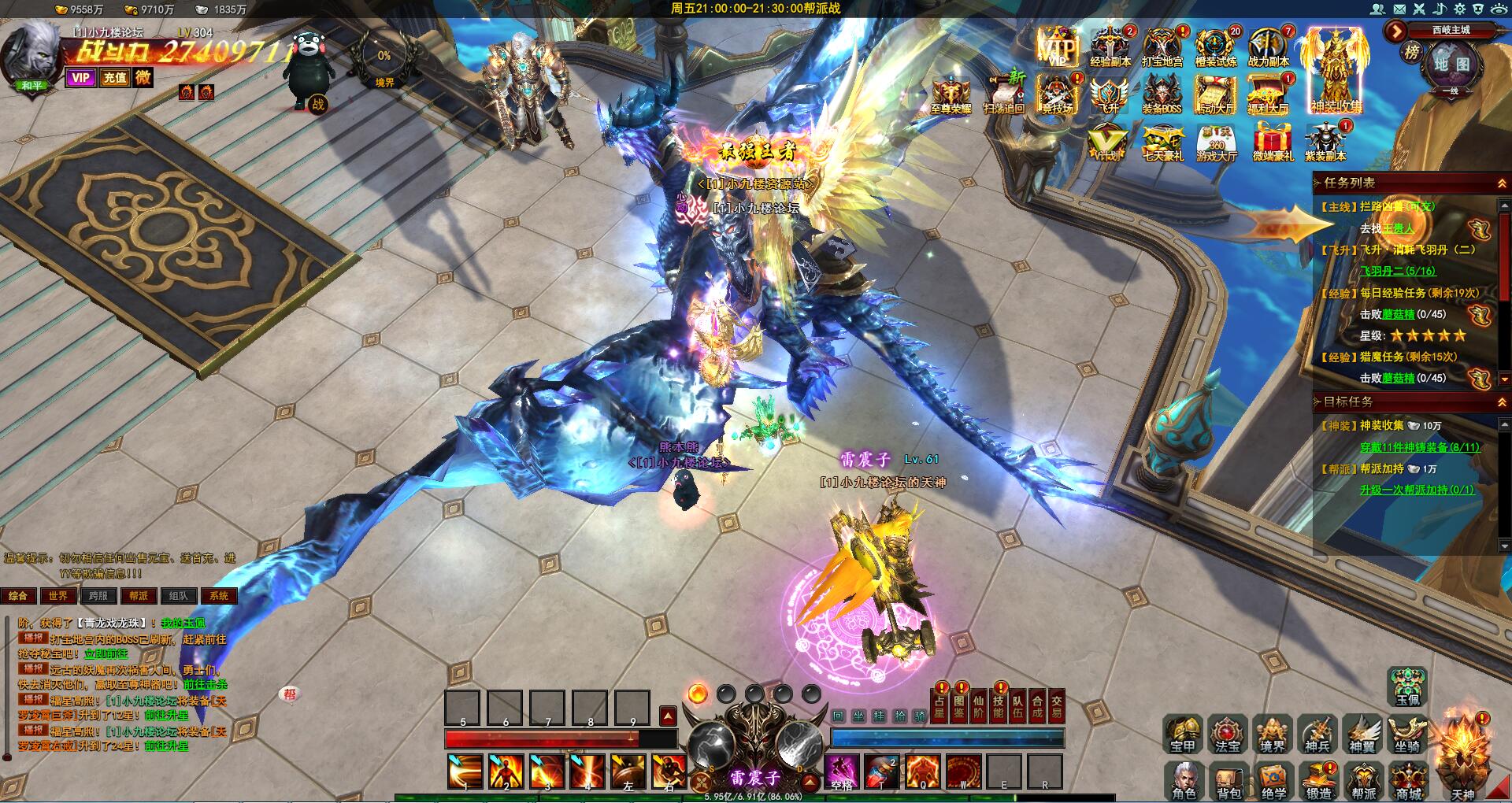Open the 坐骑 mount menu
The height and width of the screenshot is (803, 1512).
click(1407, 735)
